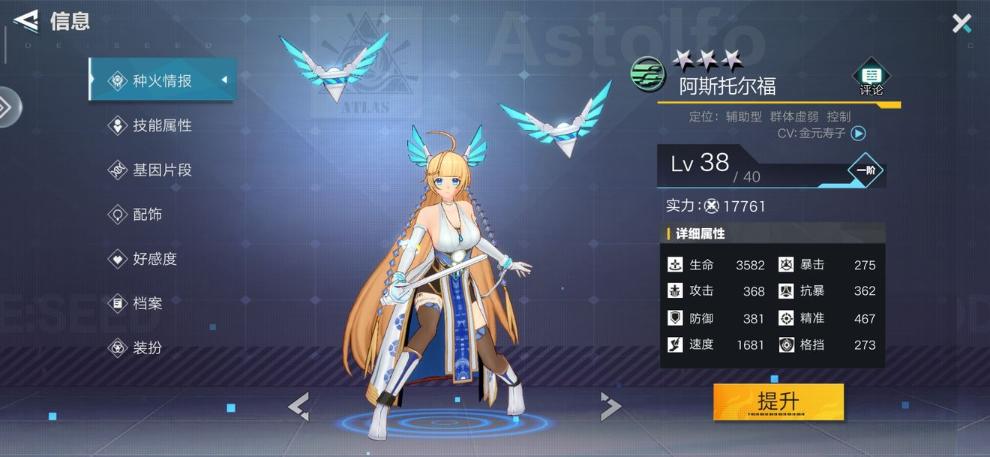Open the 评论 comments button
This screenshot has height=457, width=990.
(871, 79)
